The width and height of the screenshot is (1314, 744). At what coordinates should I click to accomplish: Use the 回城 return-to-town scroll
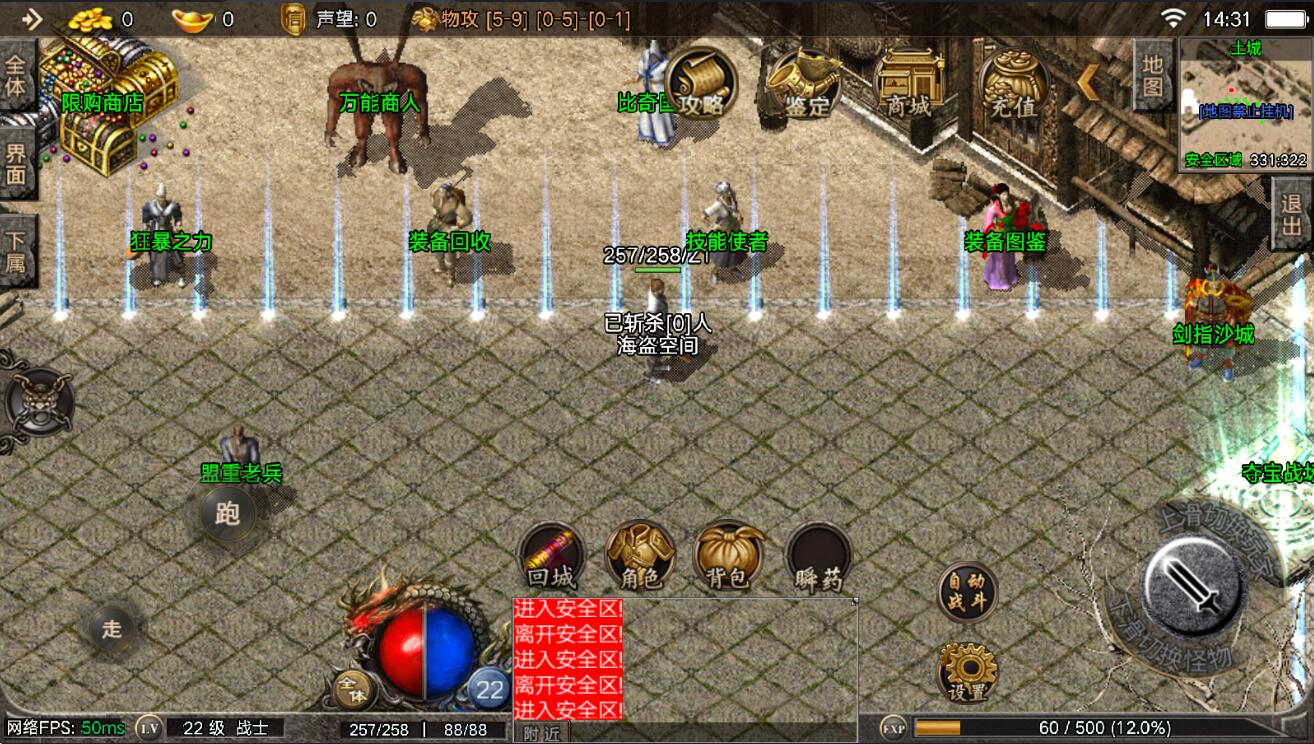pos(551,556)
